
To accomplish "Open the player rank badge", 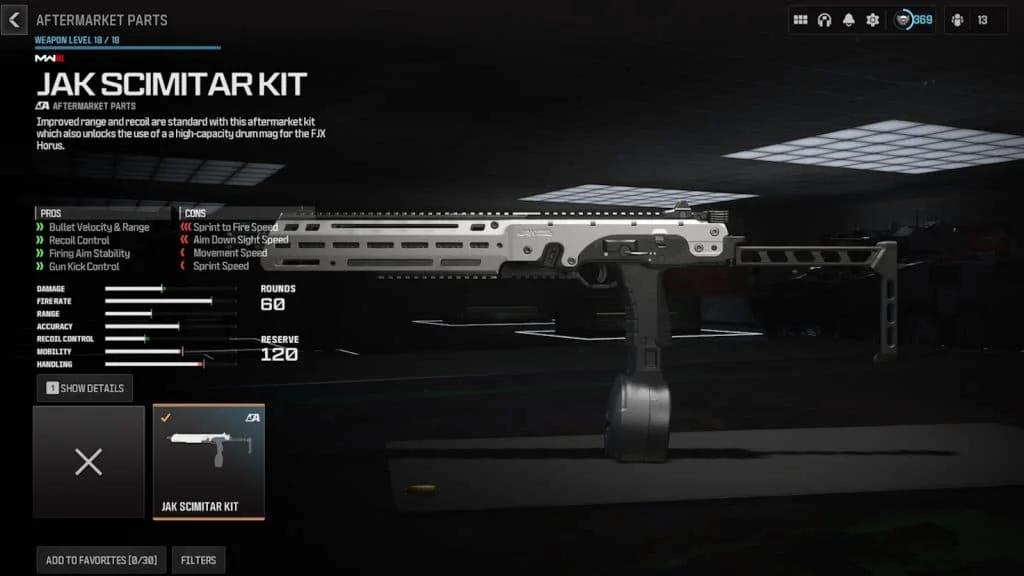I will [912, 20].
